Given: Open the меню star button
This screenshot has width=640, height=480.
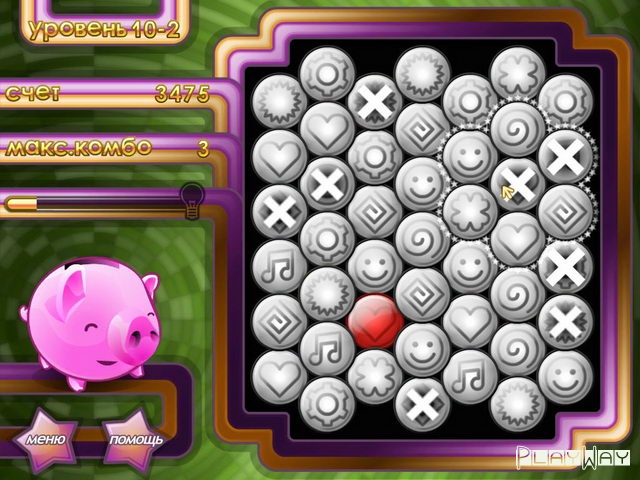Looking at the screenshot, I should (x=46, y=438).
